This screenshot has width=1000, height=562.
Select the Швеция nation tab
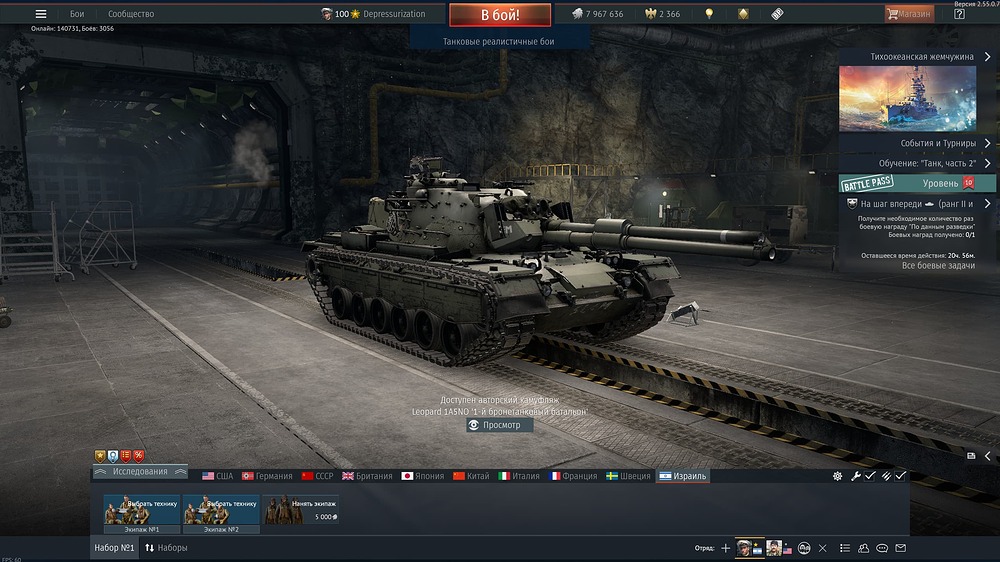(626, 476)
